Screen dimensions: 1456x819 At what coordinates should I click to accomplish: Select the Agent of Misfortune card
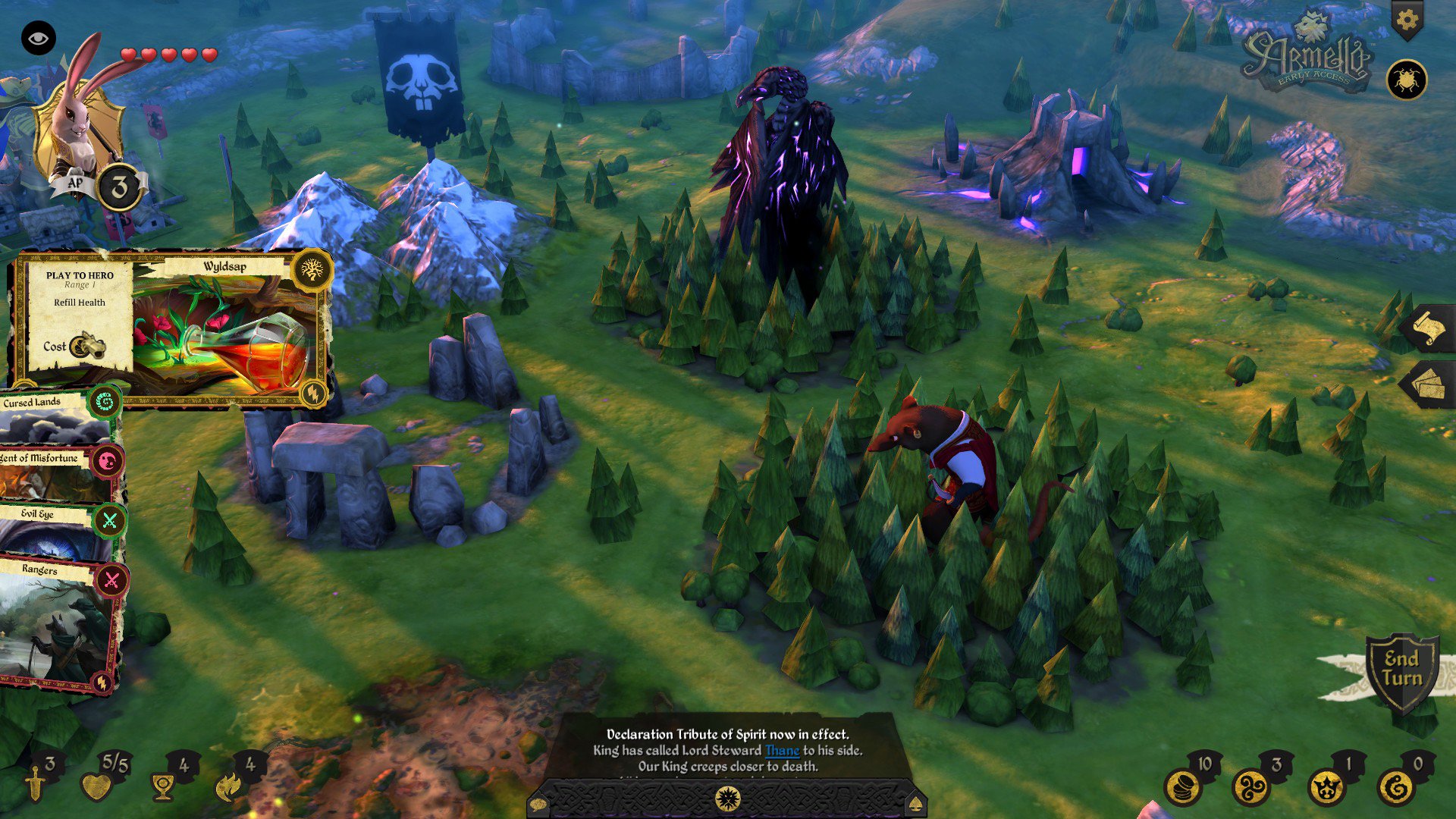[38, 460]
